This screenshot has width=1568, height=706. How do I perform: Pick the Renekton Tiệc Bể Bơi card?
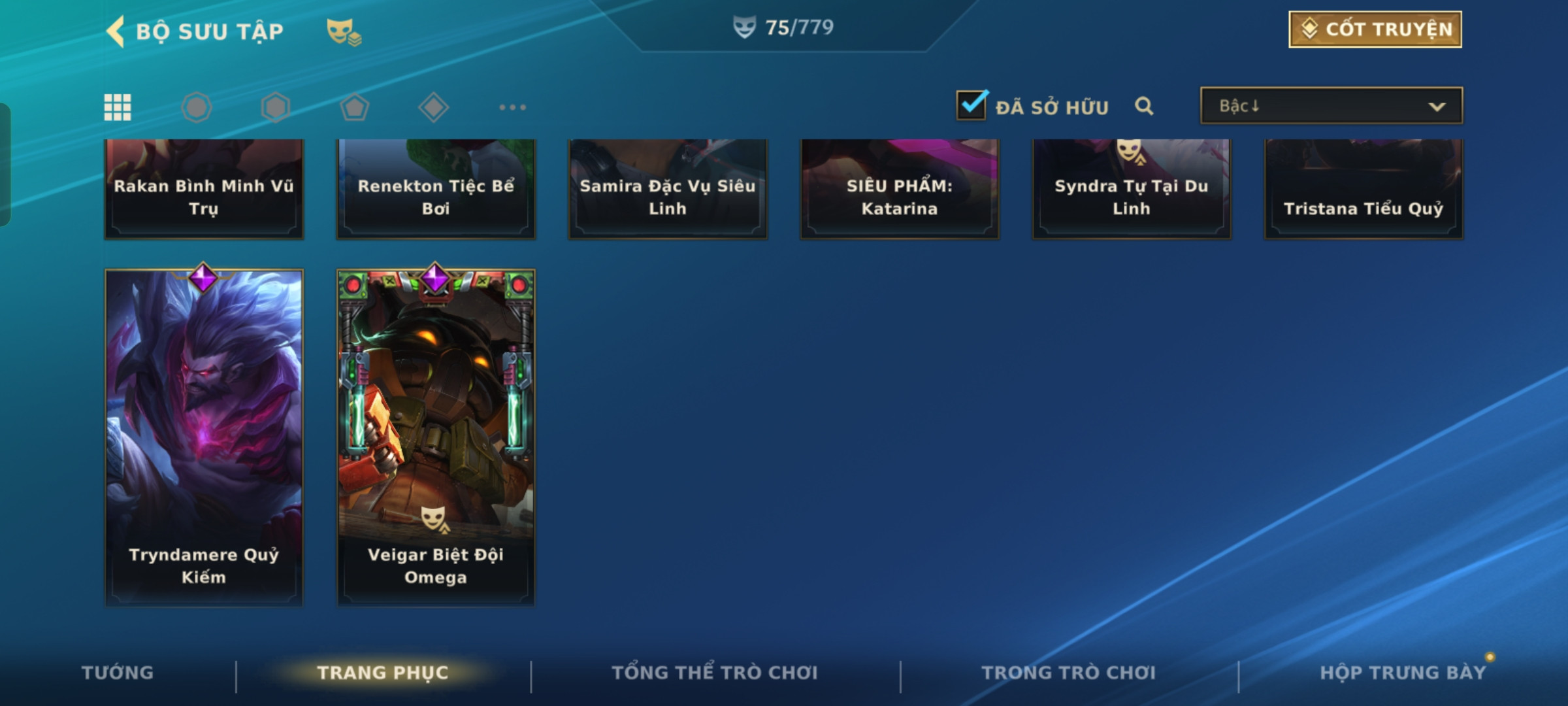[x=436, y=190]
